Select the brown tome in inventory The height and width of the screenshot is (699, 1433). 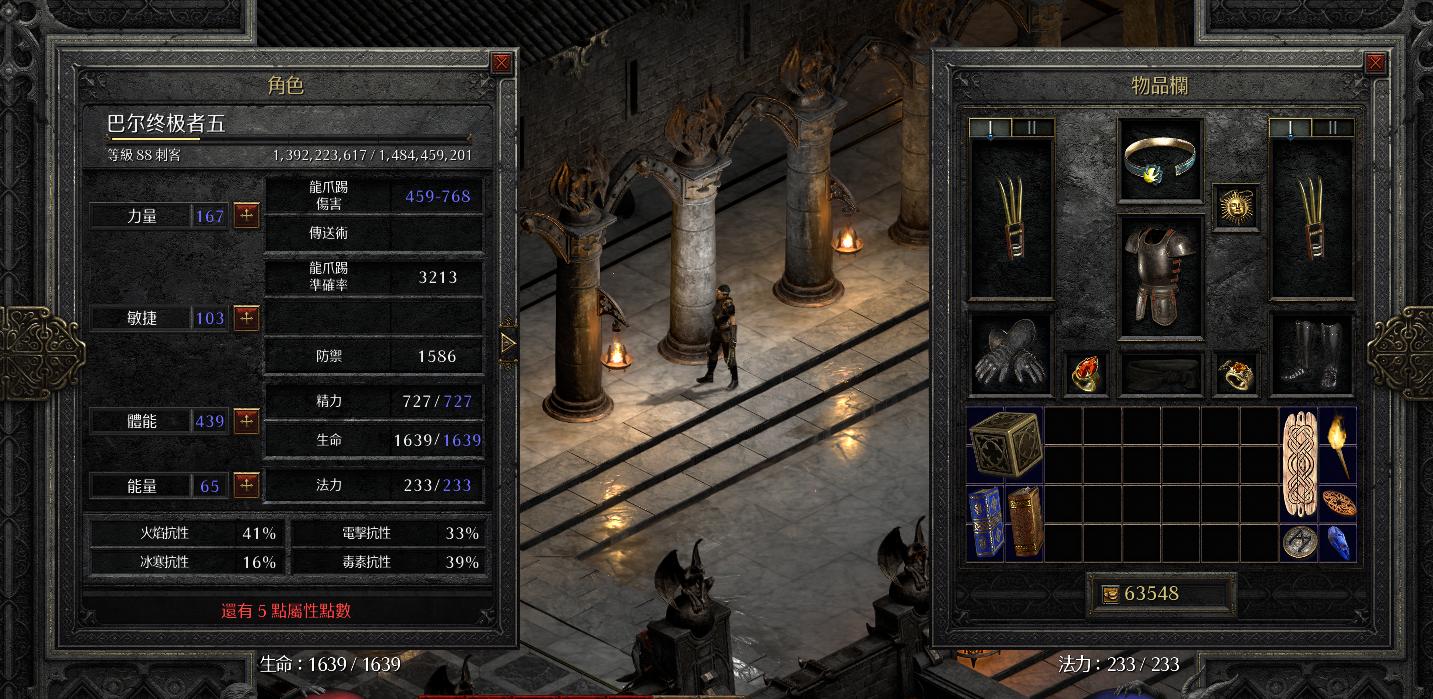tap(1024, 521)
